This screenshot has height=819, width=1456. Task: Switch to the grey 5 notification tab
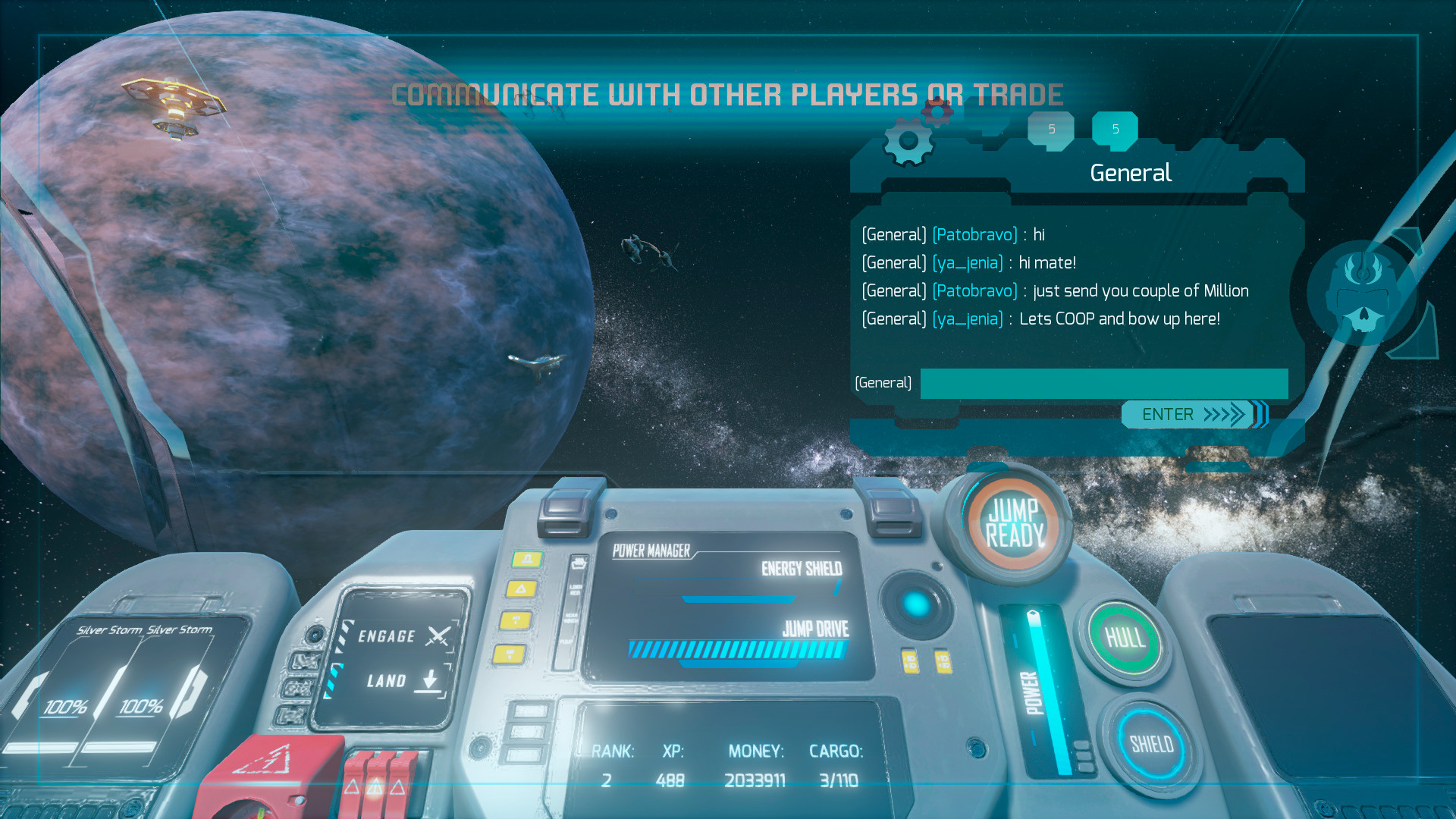(x=1051, y=129)
